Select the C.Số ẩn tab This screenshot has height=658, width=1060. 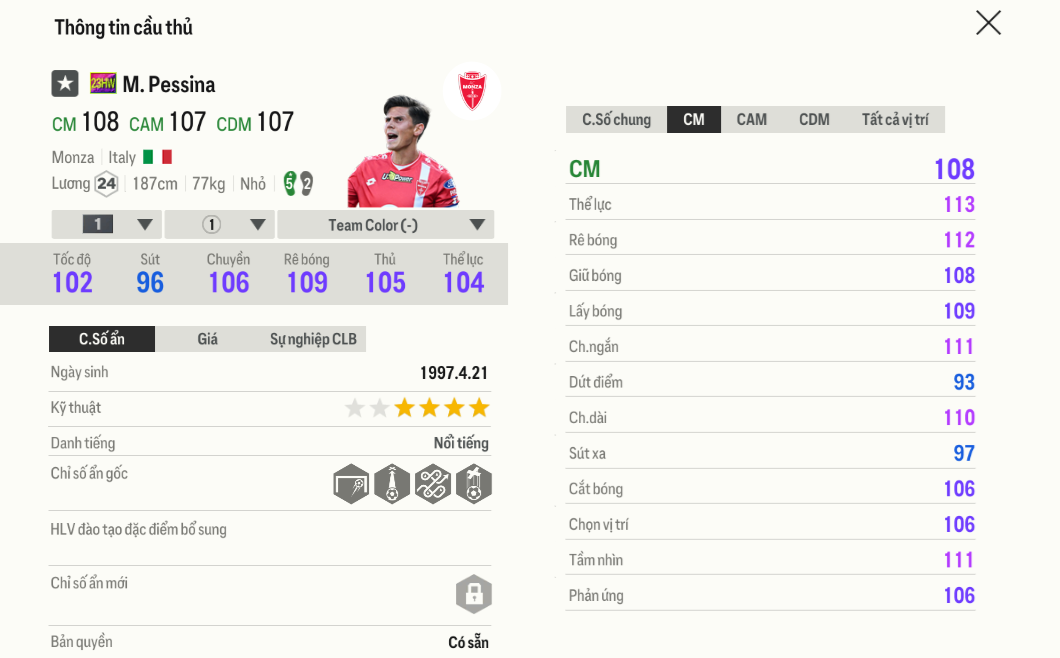[102, 339]
